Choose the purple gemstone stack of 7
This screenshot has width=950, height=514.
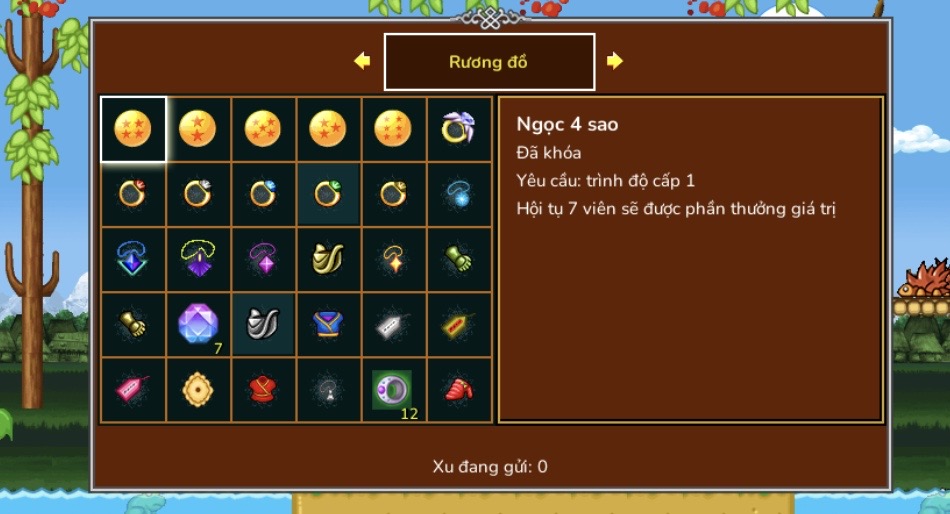click(198, 324)
